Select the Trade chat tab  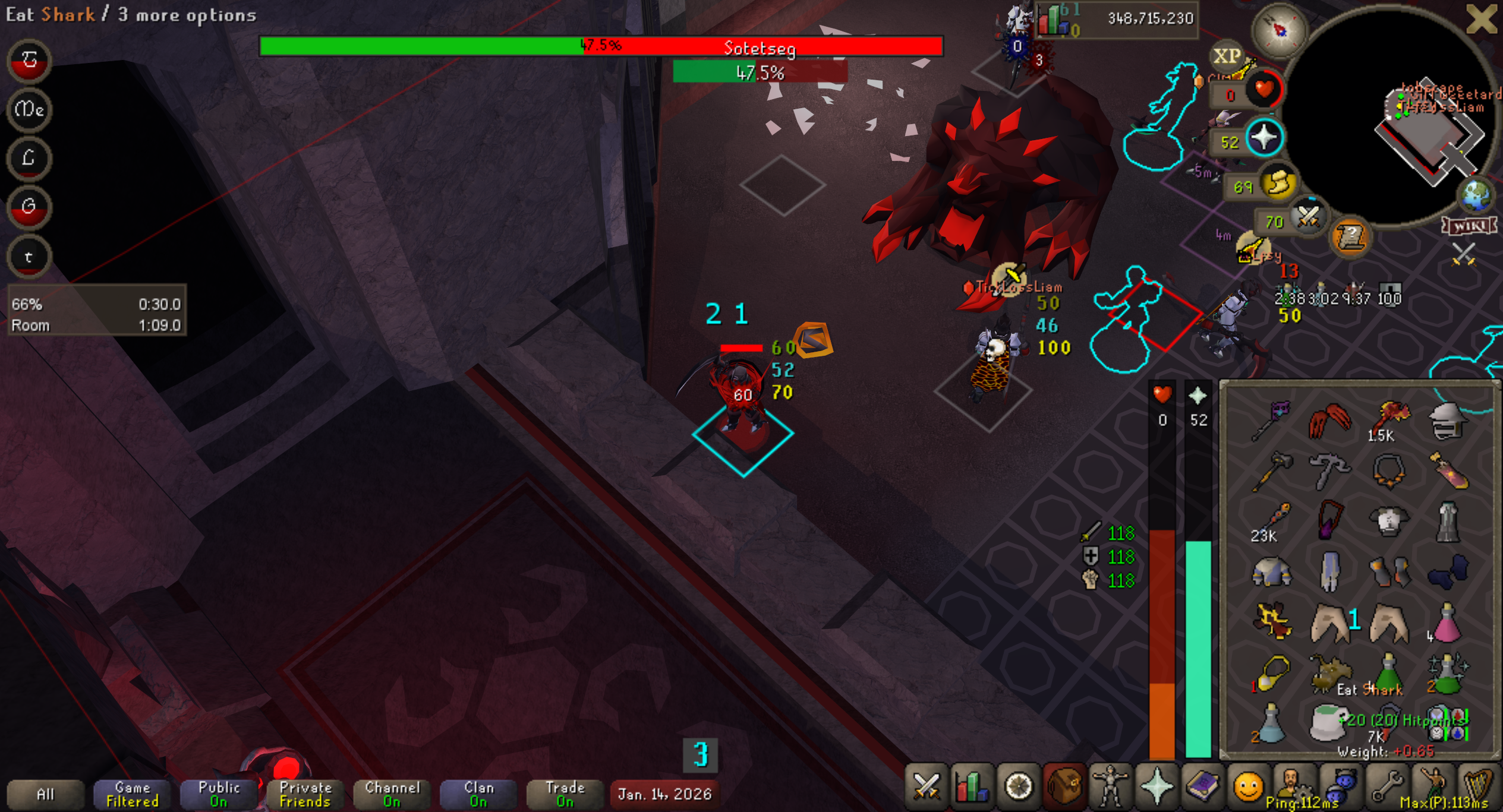pos(565,794)
